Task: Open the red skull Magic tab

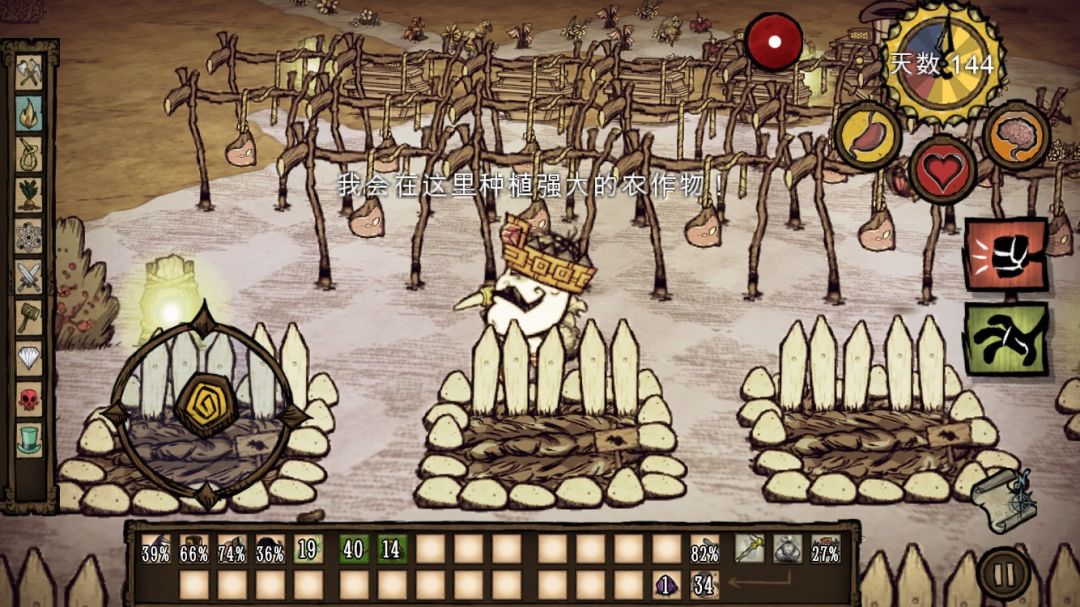Action: 29,398
